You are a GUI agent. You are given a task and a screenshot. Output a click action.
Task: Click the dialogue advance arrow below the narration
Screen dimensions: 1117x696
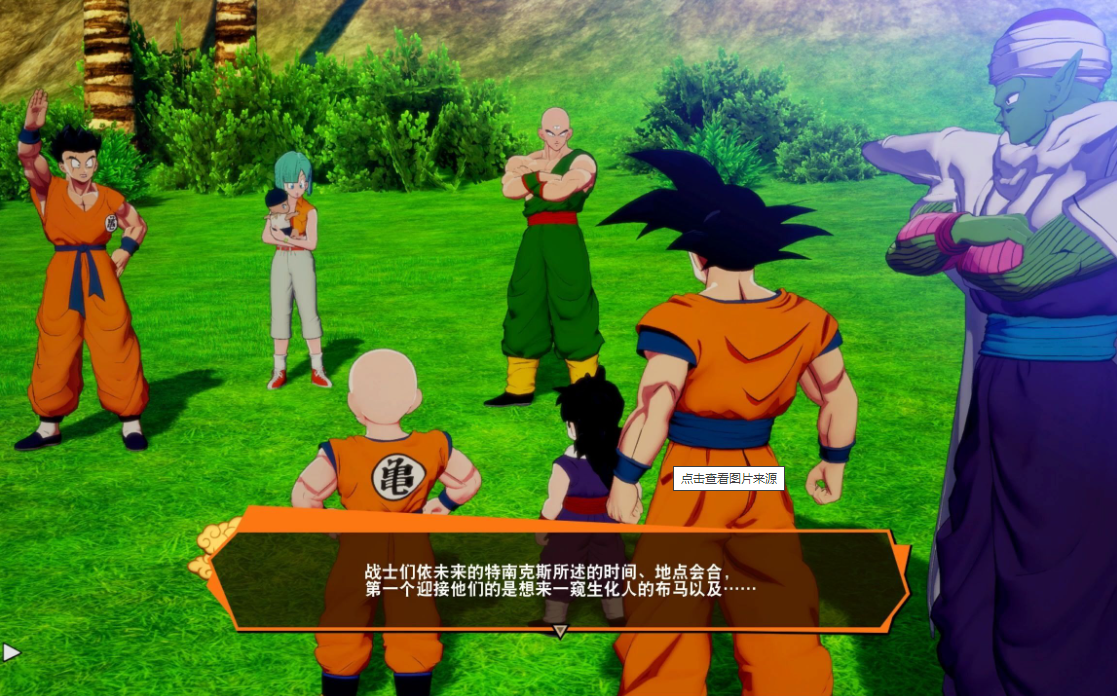(x=560, y=631)
